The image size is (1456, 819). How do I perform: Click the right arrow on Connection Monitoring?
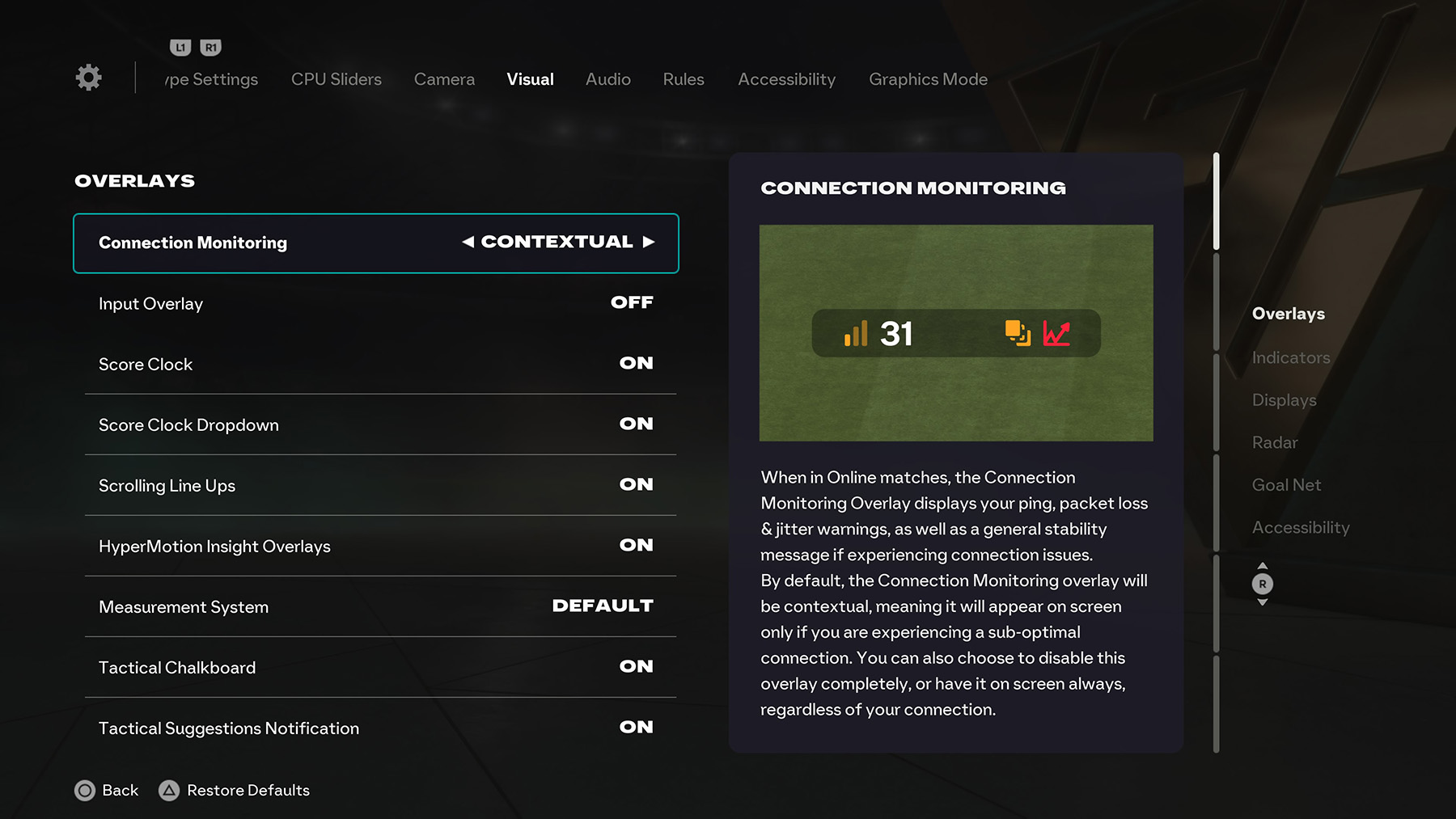pos(650,242)
